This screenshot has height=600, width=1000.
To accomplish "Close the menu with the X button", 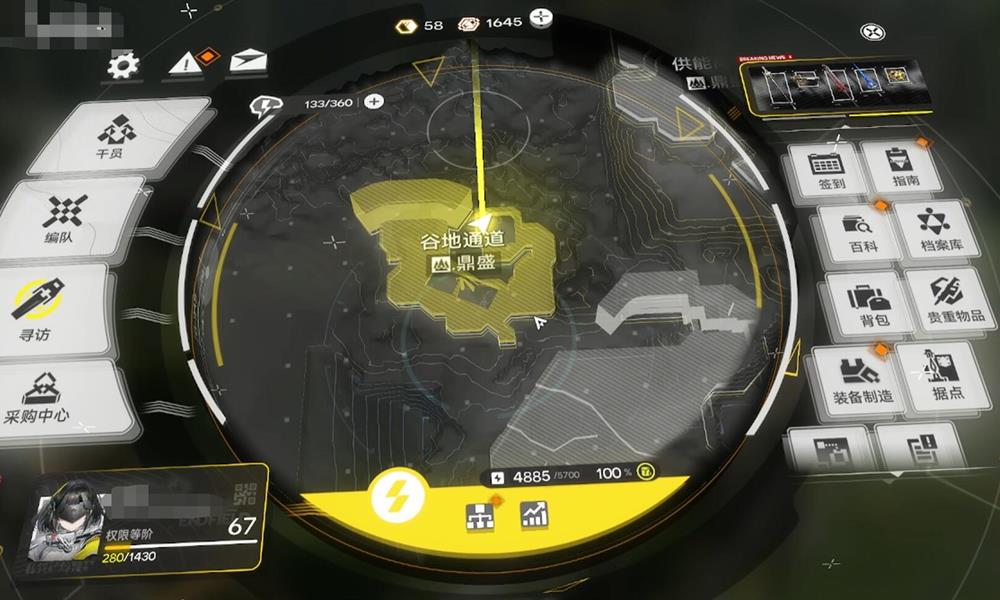I will click(x=873, y=32).
